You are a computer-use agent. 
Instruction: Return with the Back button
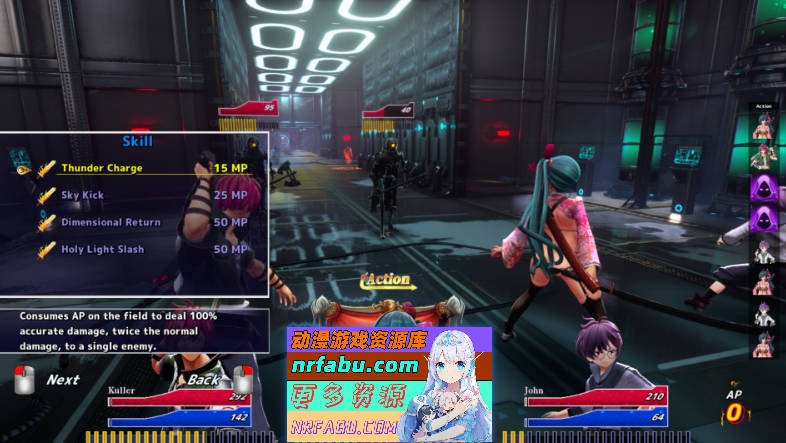pyautogui.click(x=203, y=380)
